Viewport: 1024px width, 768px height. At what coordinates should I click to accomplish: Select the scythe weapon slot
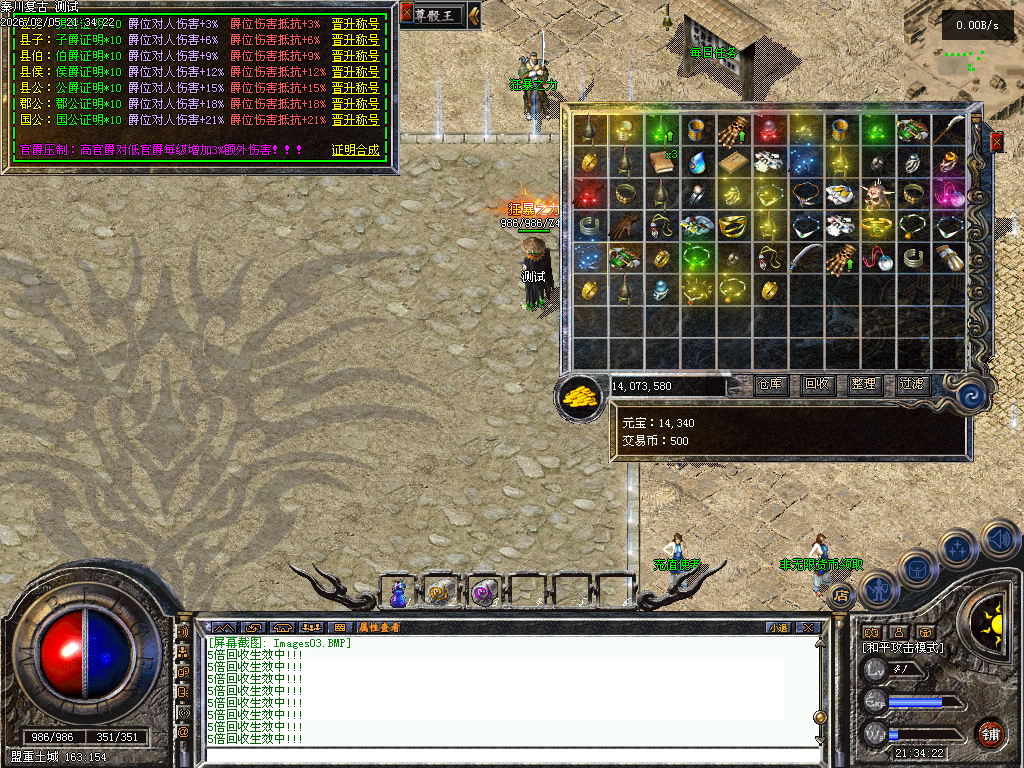pyautogui.click(x=948, y=130)
